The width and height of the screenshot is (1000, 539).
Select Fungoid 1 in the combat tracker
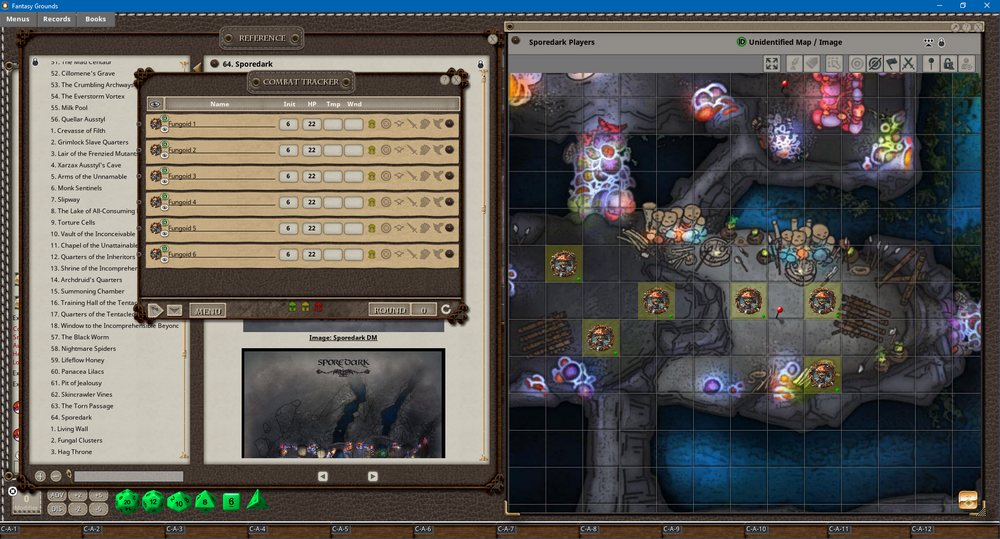coord(182,124)
